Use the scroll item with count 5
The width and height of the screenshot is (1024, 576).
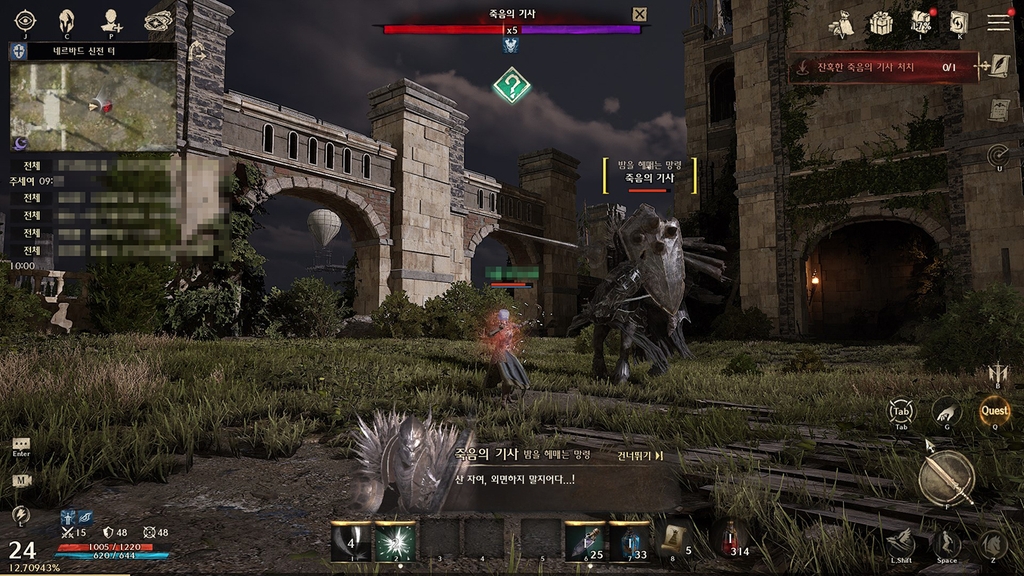(x=673, y=540)
